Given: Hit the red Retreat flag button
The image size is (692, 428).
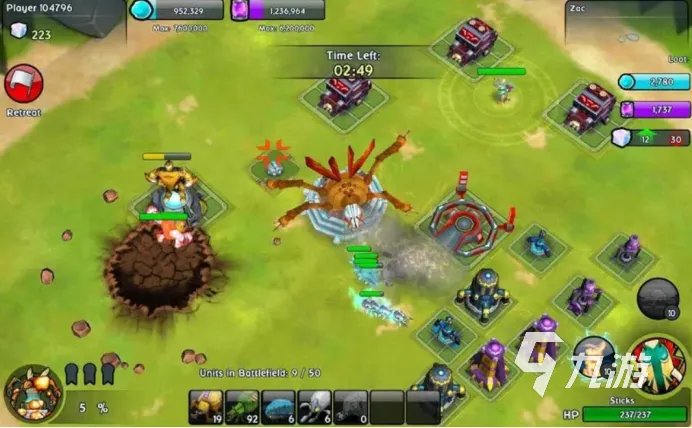Looking at the screenshot, I should [22, 86].
